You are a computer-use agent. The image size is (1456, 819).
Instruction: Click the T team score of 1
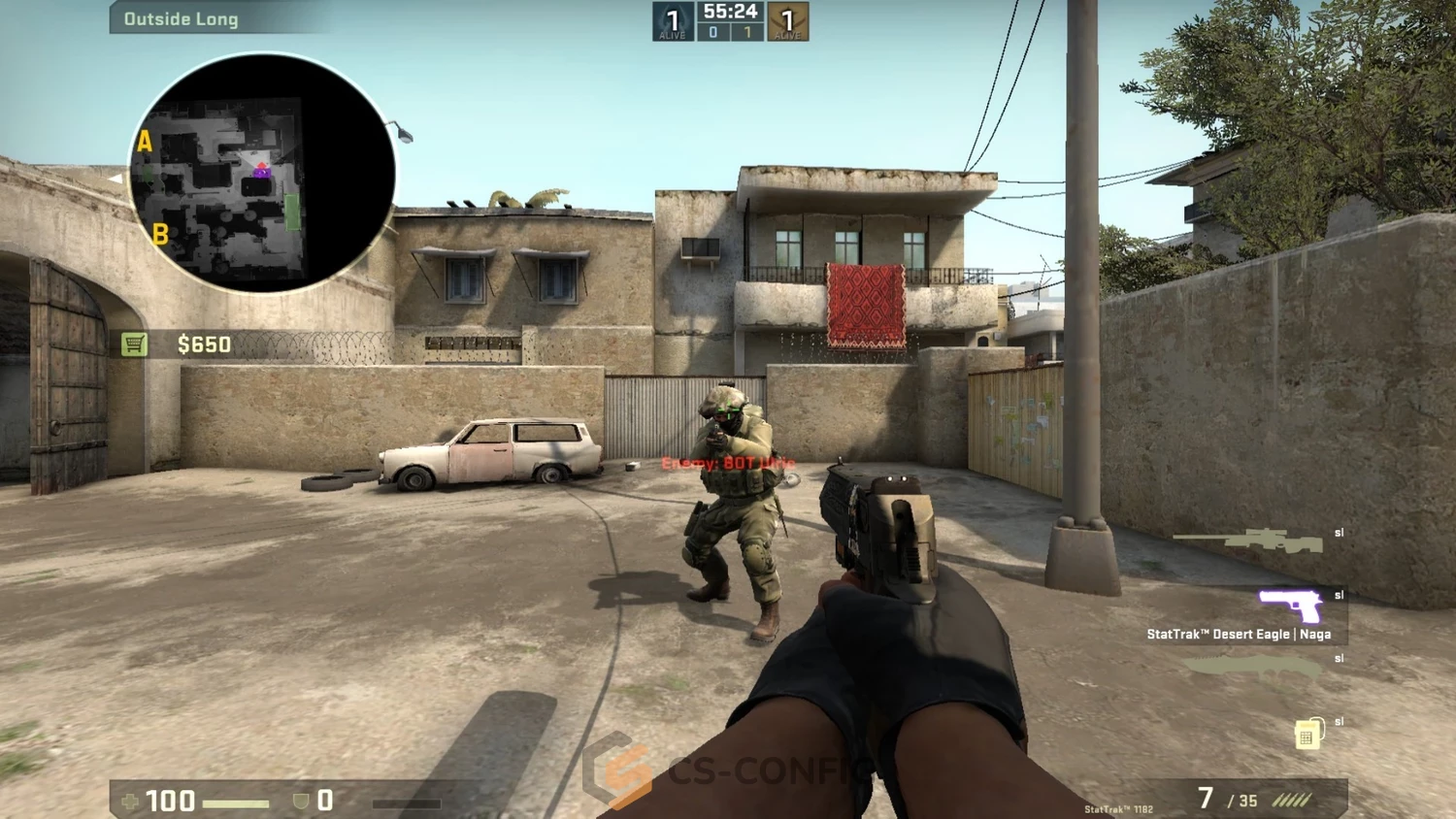pos(745,31)
